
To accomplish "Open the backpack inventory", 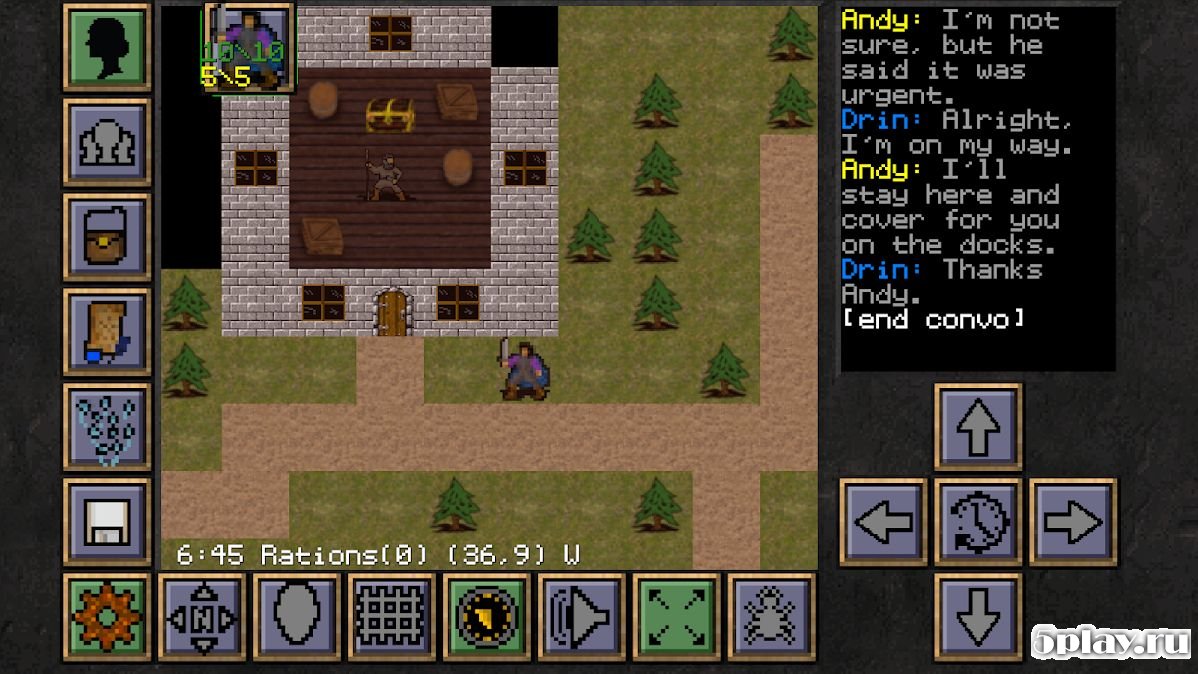I will point(107,237).
